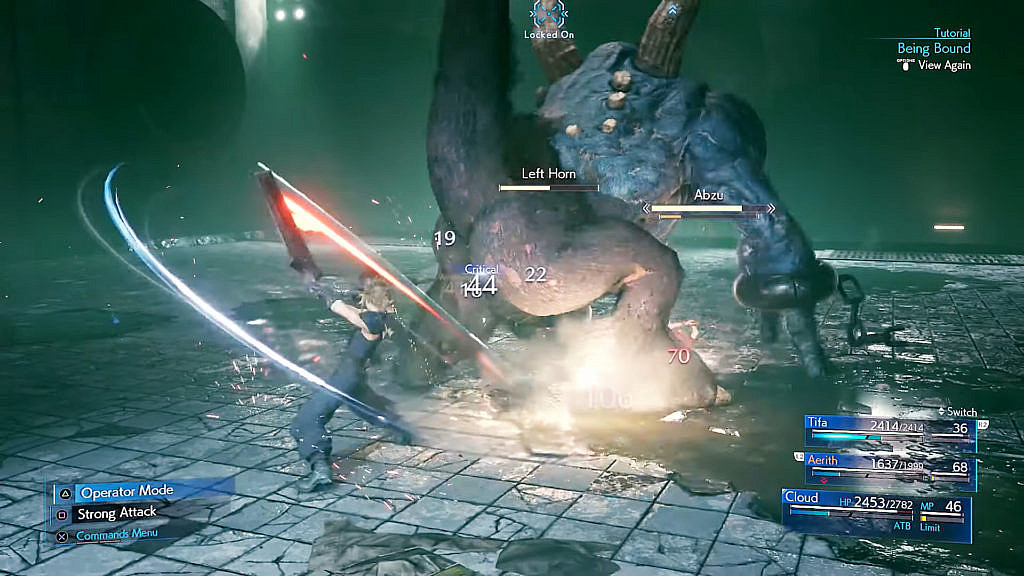Open the Being Bound tutorial

(x=933, y=48)
